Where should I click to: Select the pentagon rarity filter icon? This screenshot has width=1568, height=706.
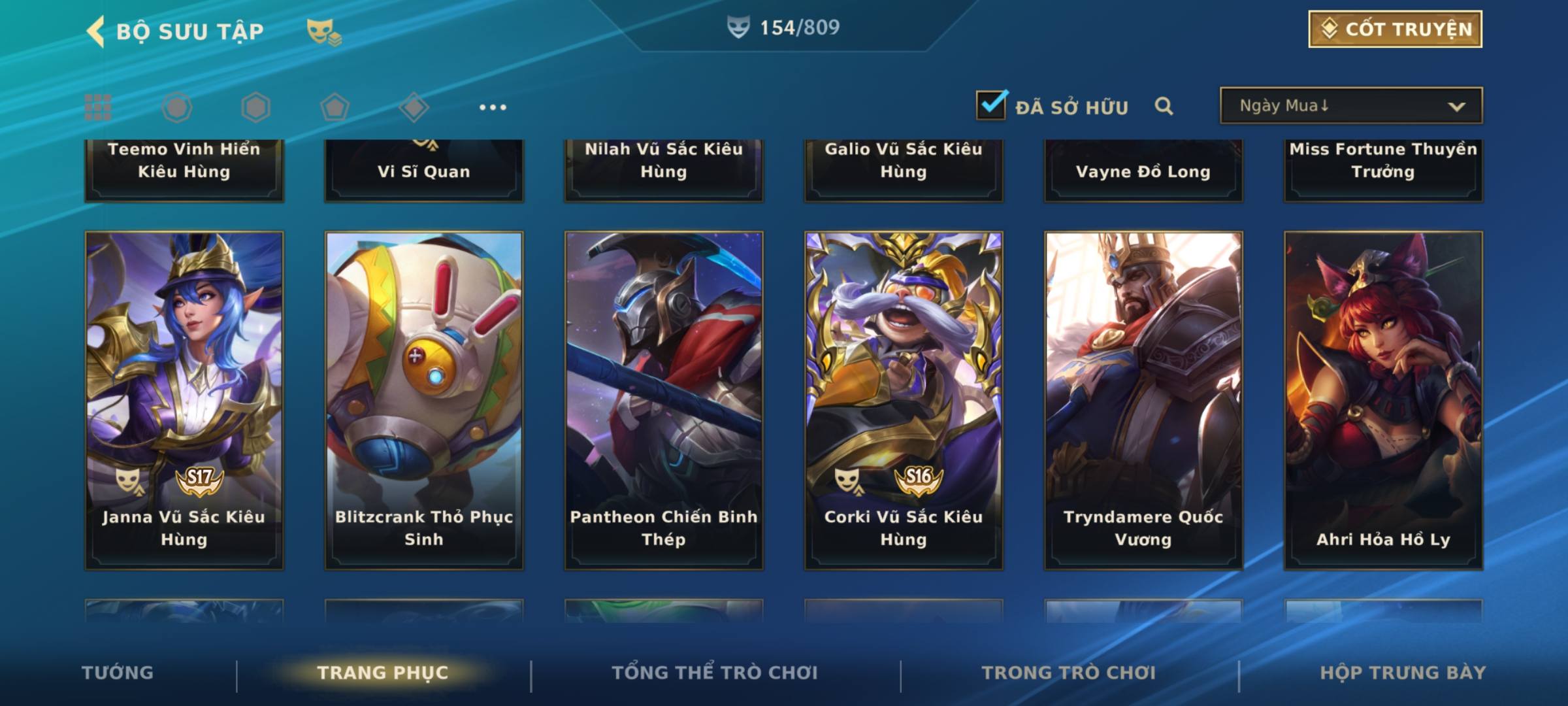[x=335, y=107]
